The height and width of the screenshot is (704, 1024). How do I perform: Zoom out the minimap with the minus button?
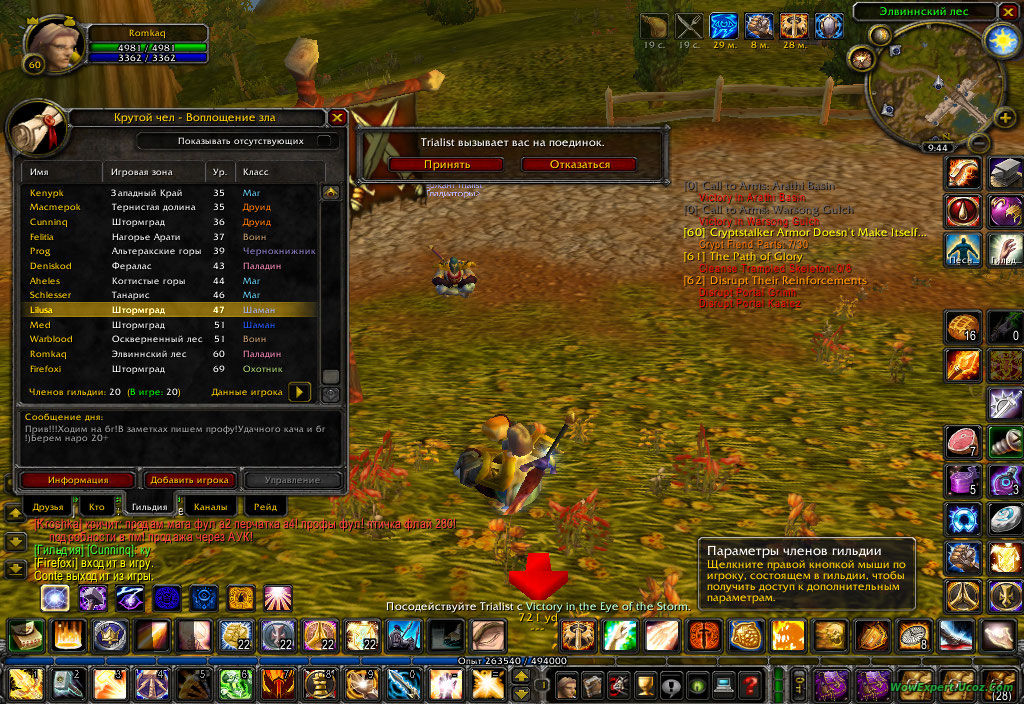click(x=979, y=143)
